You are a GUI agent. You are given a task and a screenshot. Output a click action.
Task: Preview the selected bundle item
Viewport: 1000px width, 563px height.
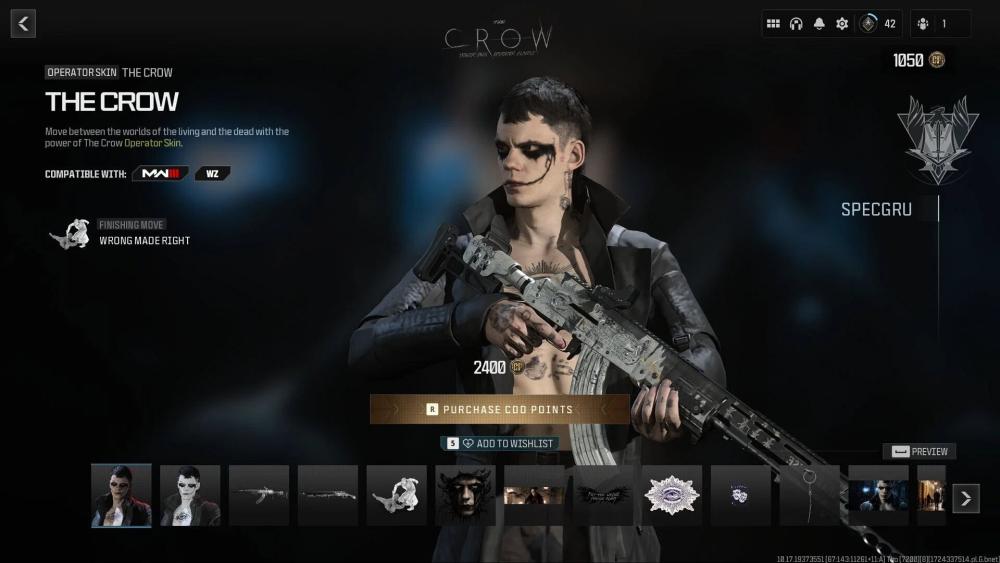click(919, 451)
